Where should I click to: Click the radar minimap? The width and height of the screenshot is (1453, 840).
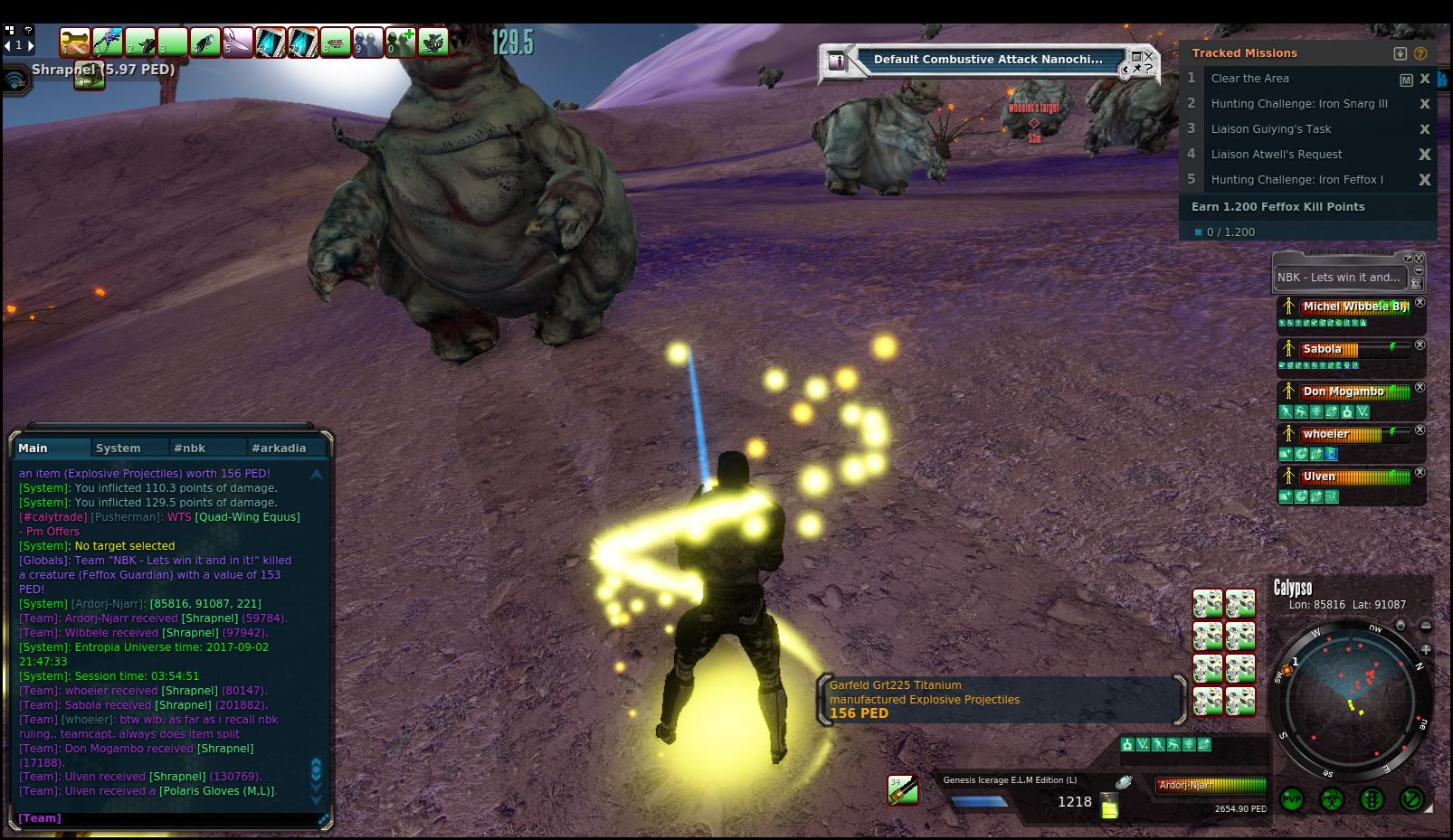pos(1348,696)
